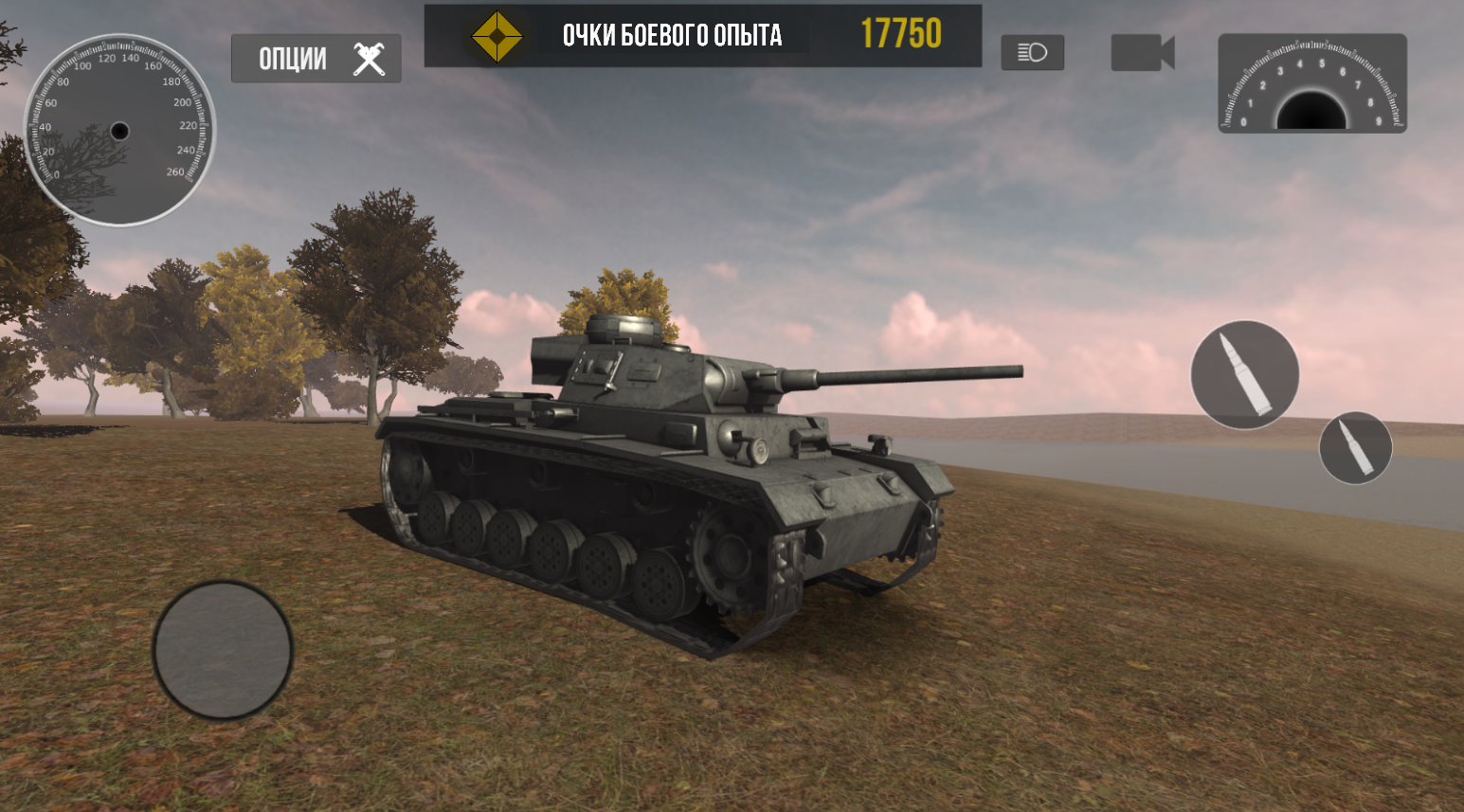The width and height of the screenshot is (1464, 812).
Task: Open the ammo selector near the shell icons
Action: point(1244,374)
